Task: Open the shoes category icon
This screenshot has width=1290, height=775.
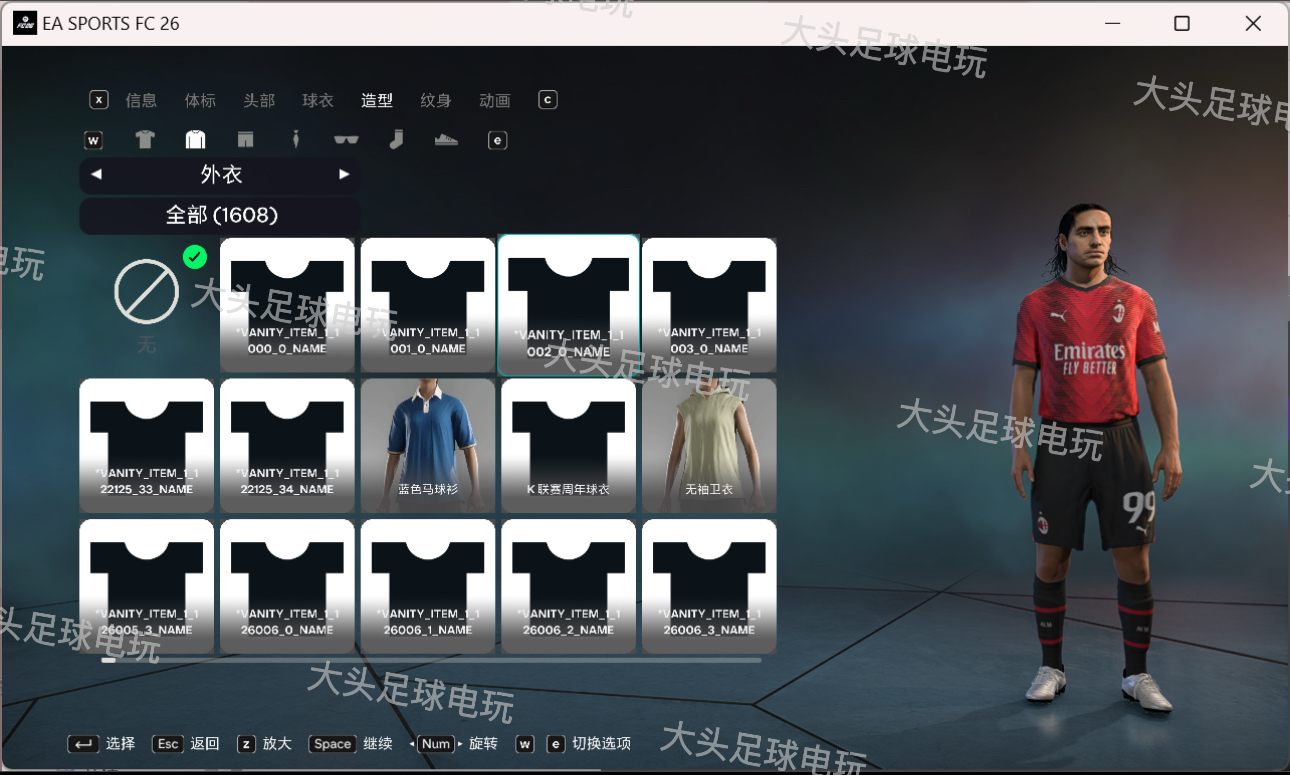Action: [x=446, y=140]
